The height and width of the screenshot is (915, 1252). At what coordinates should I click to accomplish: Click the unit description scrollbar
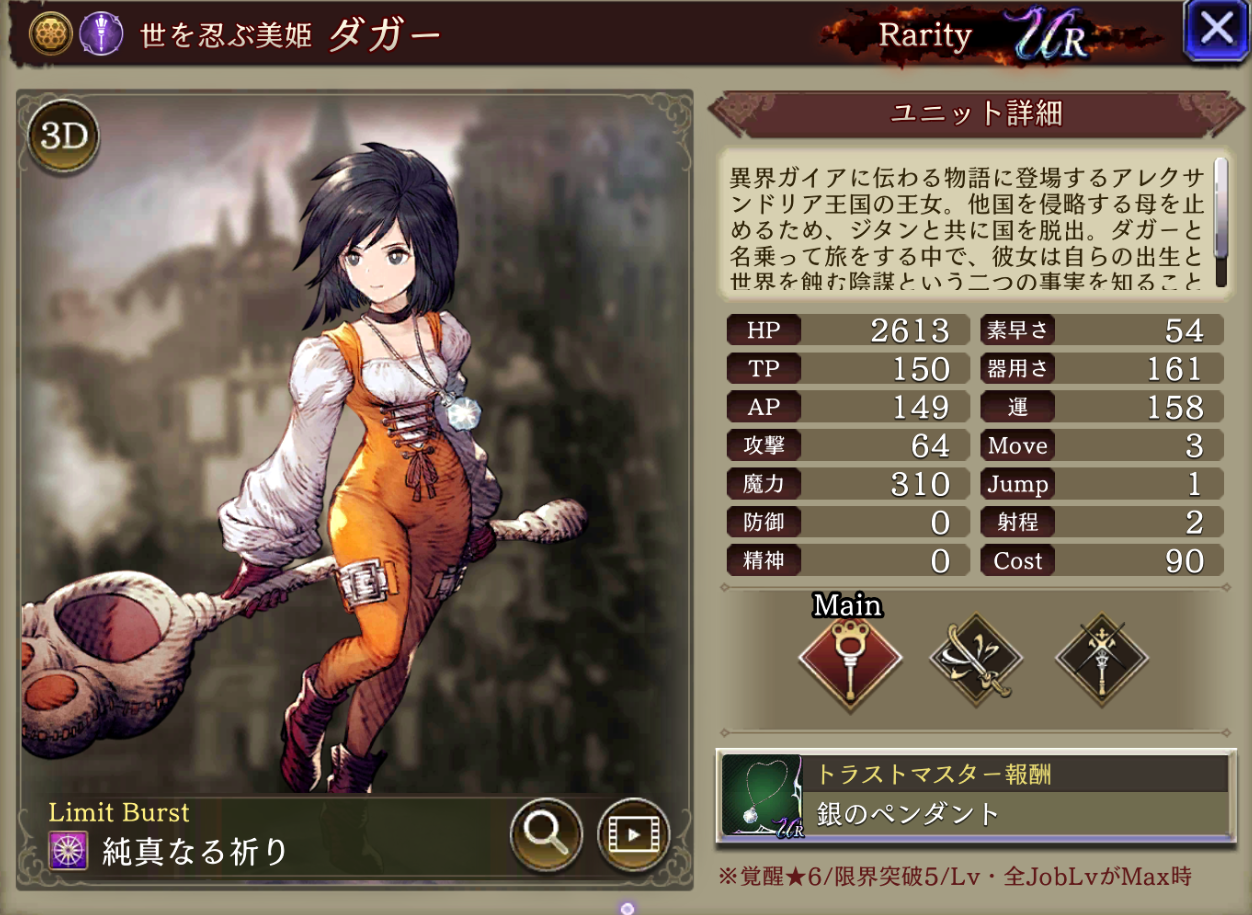pyautogui.click(x=1220, y=222)
